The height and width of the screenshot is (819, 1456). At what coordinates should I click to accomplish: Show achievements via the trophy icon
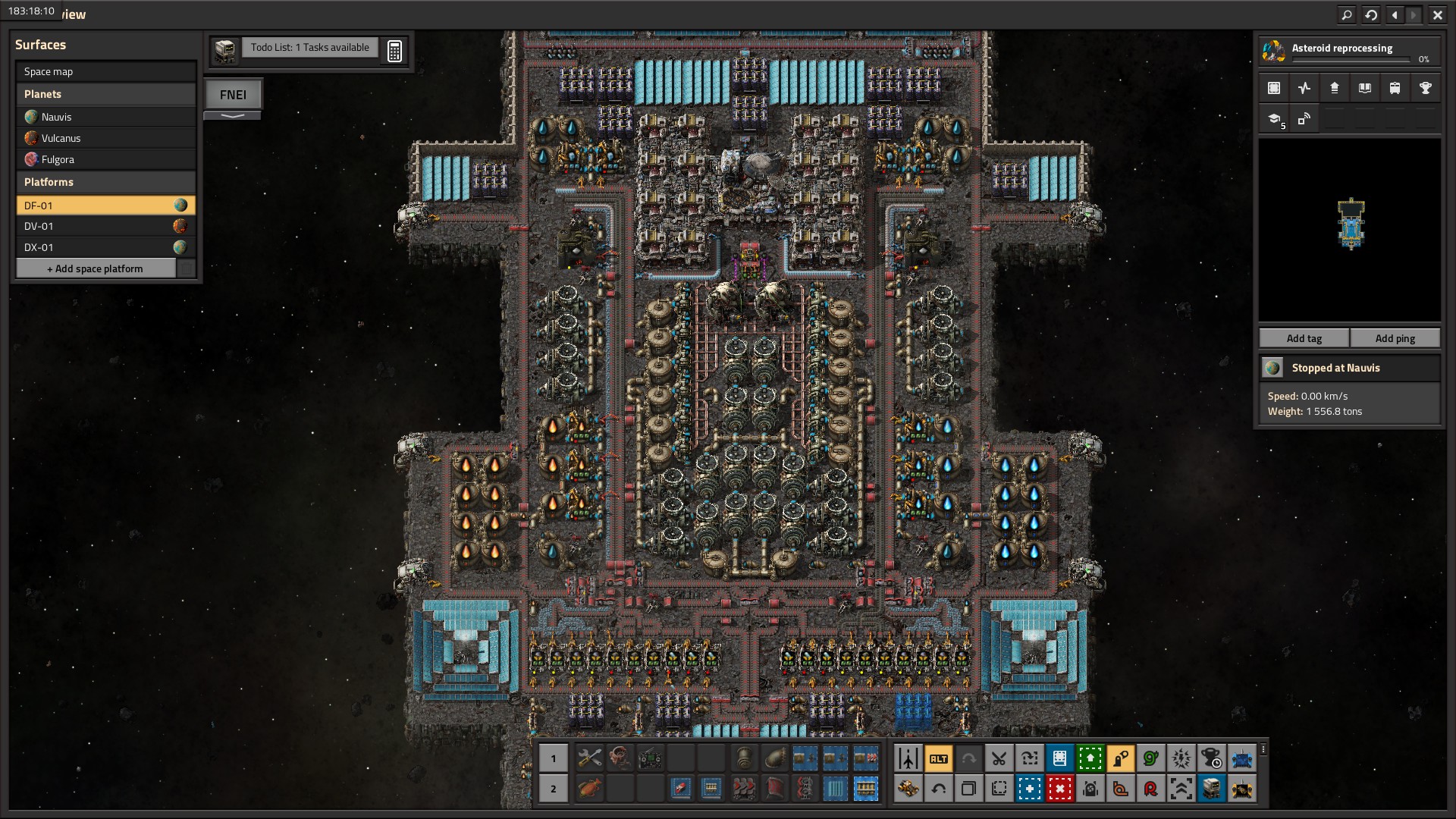click(x=1425, y=88)
